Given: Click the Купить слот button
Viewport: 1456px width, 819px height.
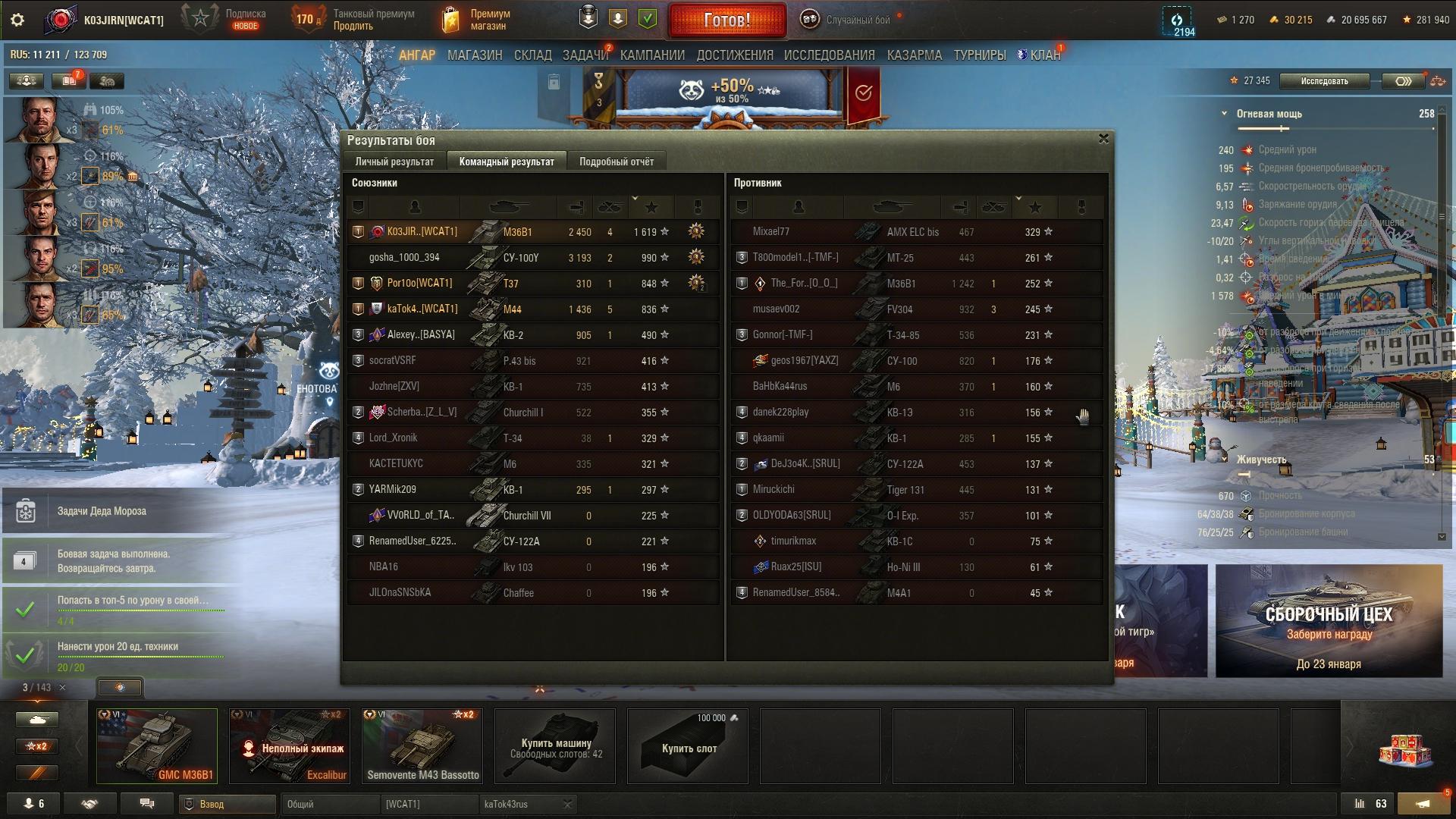Looking at the screenshot, I should point(688,747).
